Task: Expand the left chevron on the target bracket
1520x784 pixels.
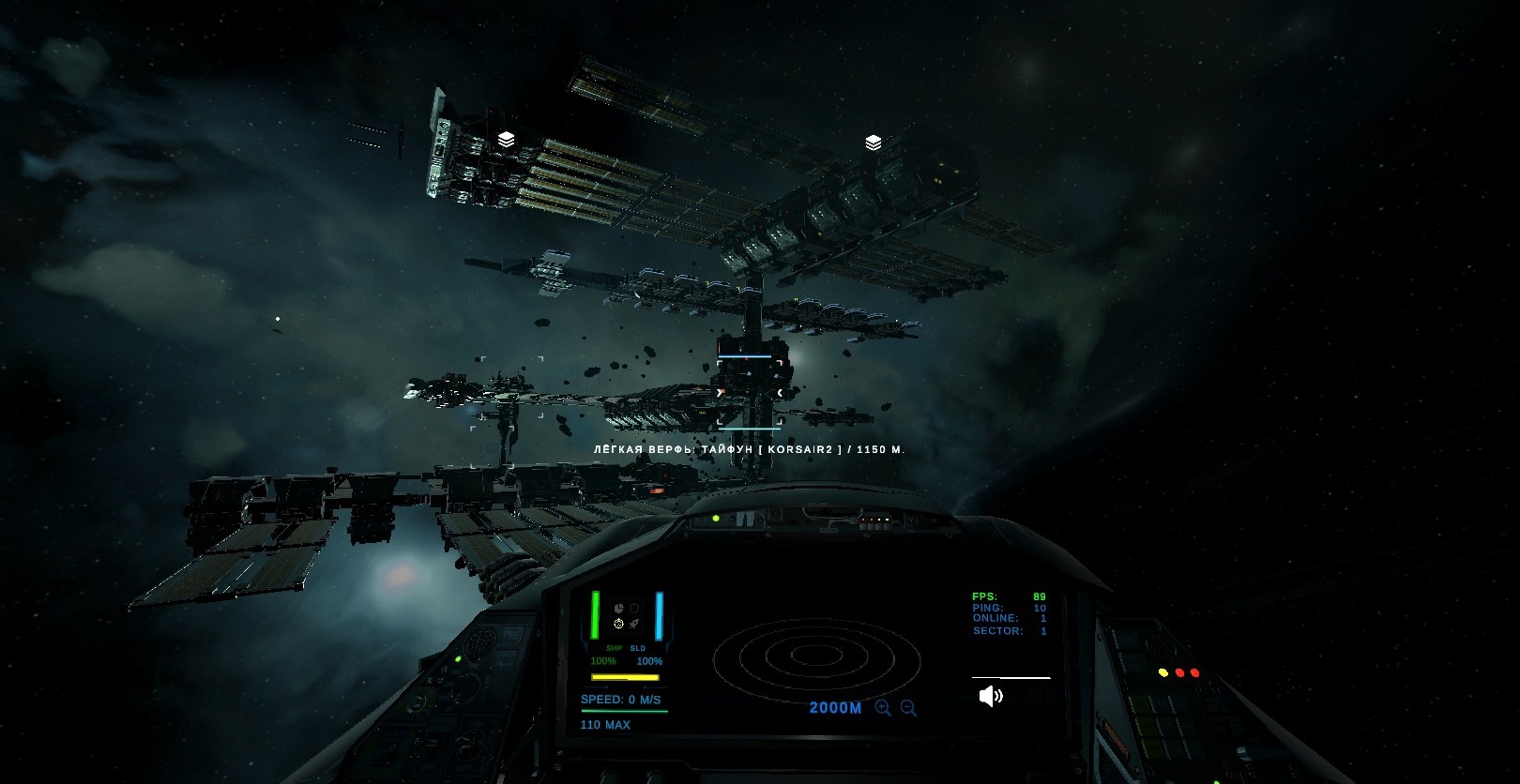Action: click(x=719, y=392)
